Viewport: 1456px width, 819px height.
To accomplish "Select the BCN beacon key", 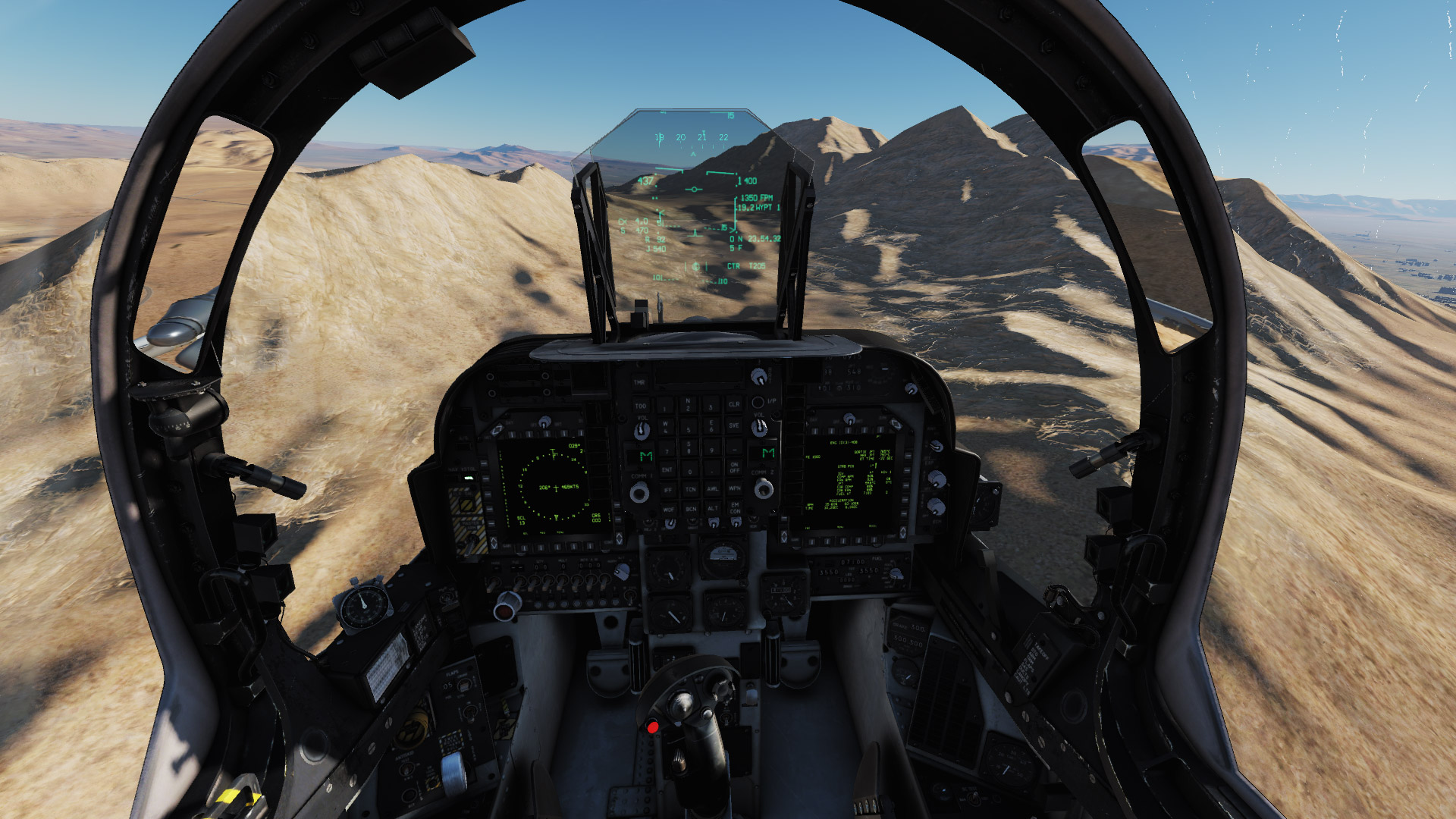I will pos(692,509).
